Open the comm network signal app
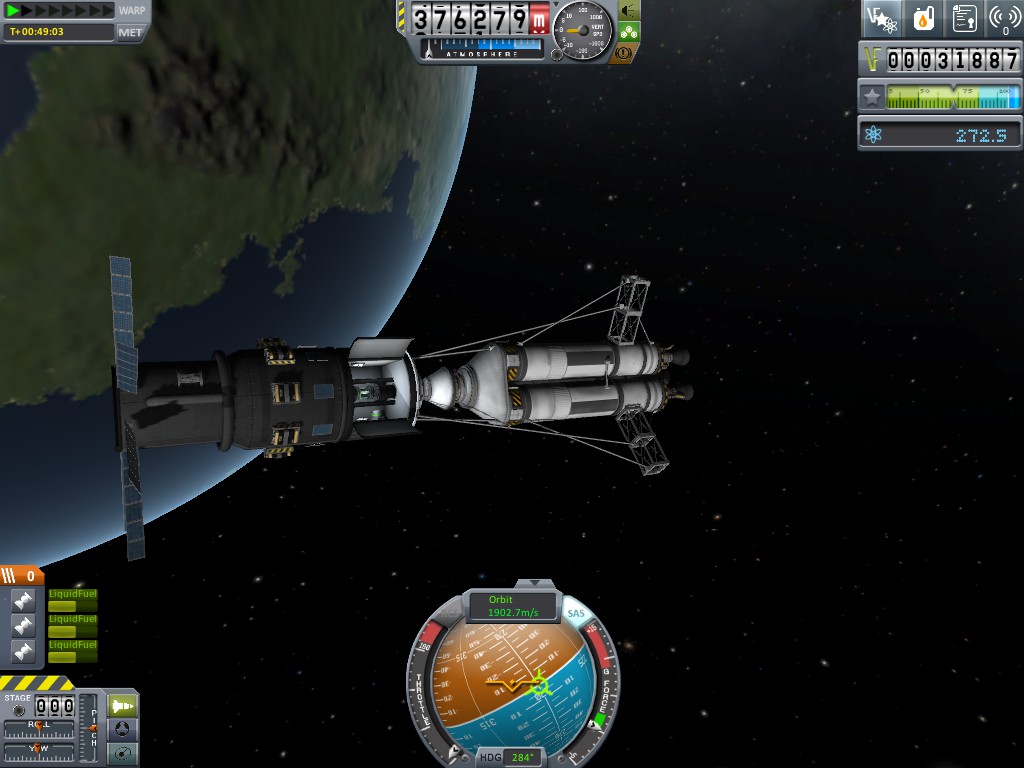Screen dimensions: 1024x768 [x=1004, y=18]
